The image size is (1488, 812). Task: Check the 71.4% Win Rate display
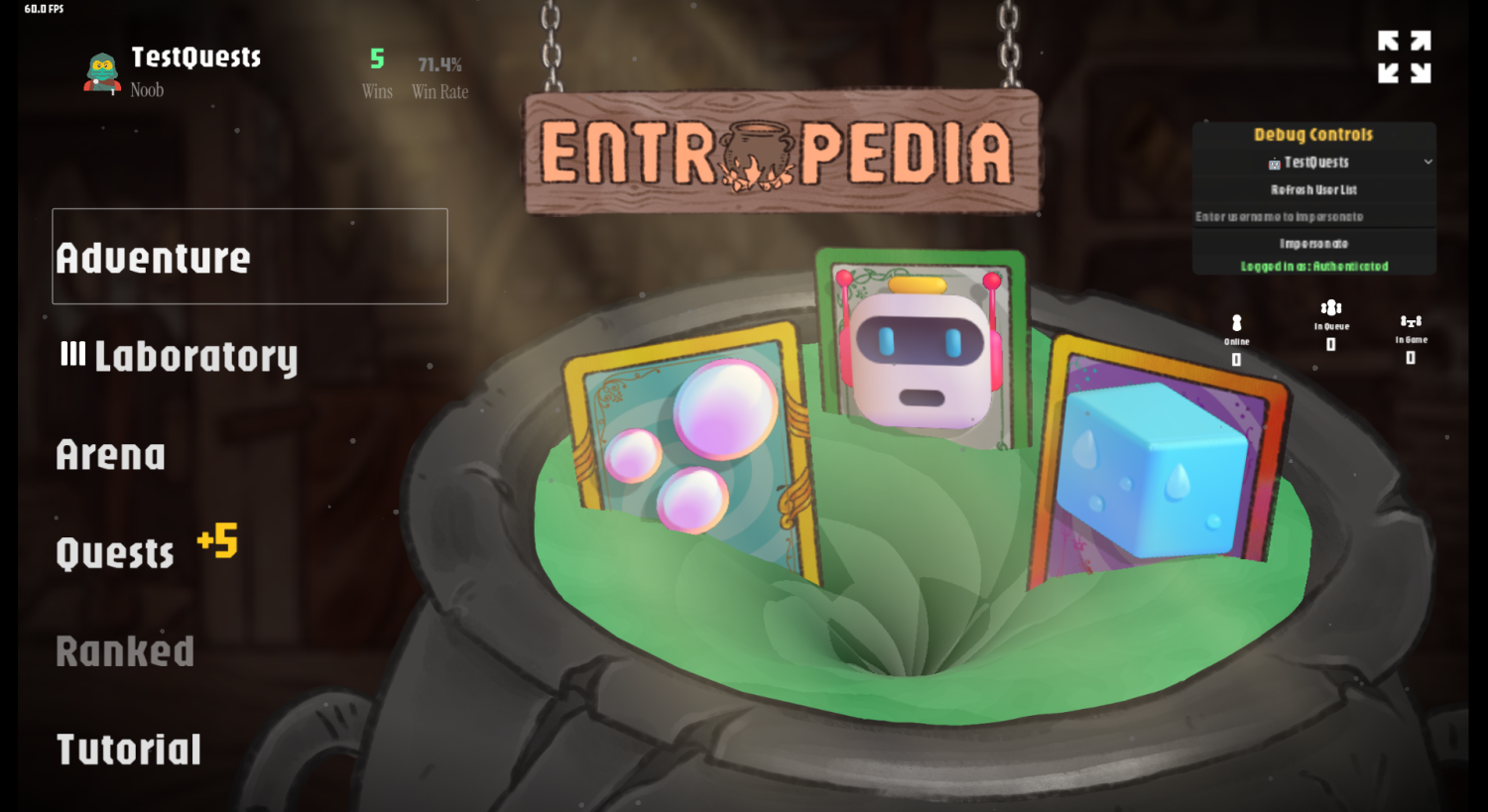tap(437, 67)
